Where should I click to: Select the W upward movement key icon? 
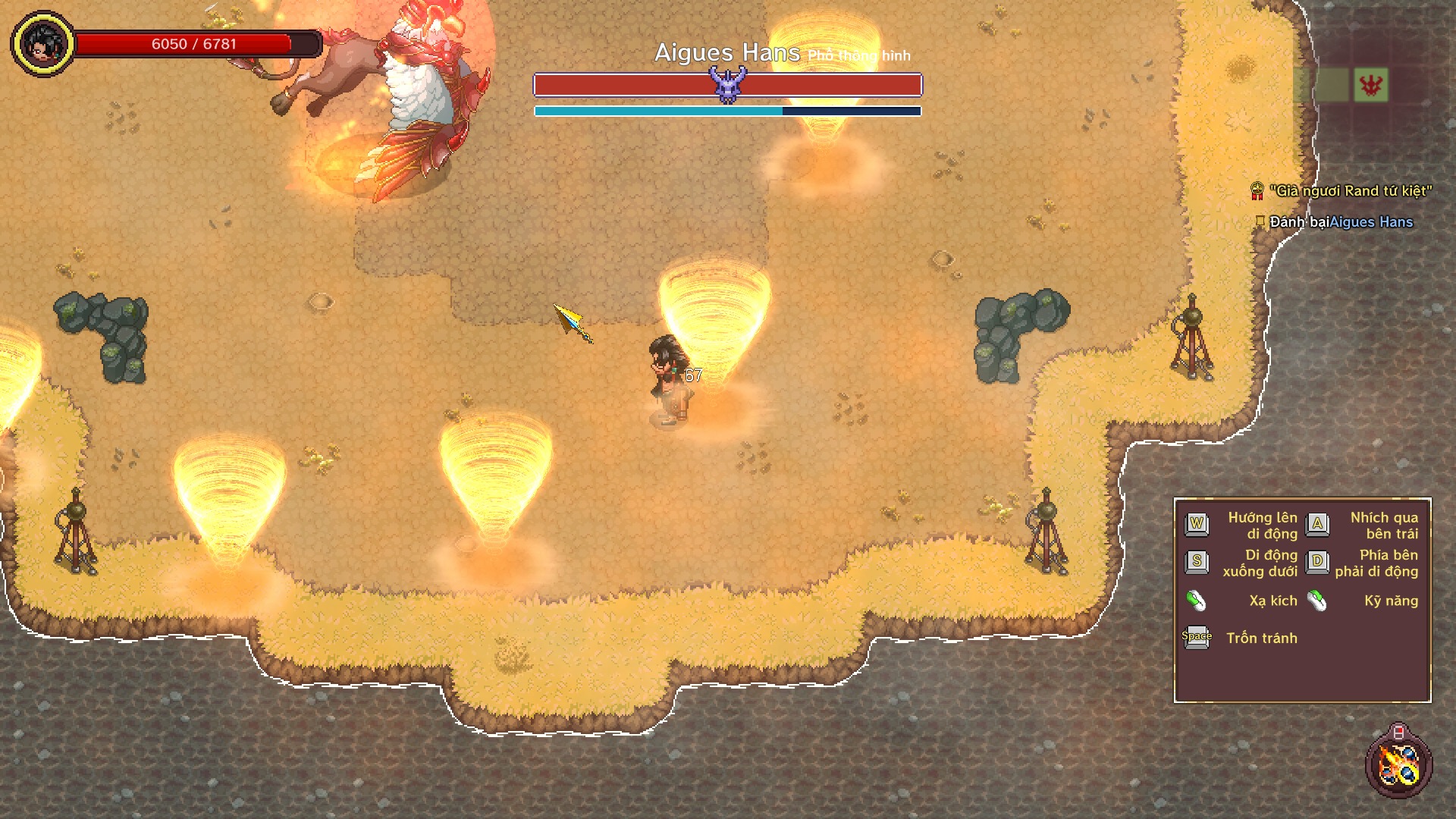pyautogui.click(x=1197, y=524)
